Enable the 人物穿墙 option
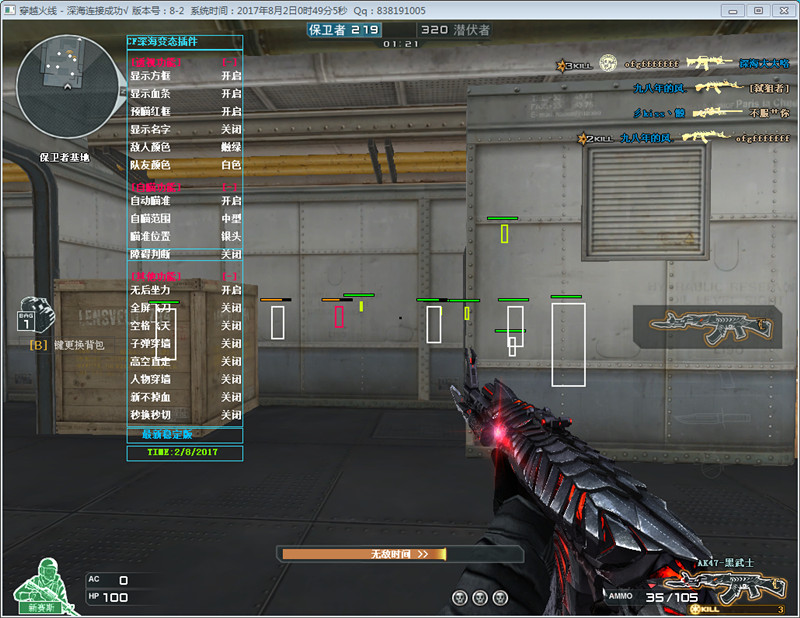Image resolution: width=800 pixels, height=618 pixels. 231,379
